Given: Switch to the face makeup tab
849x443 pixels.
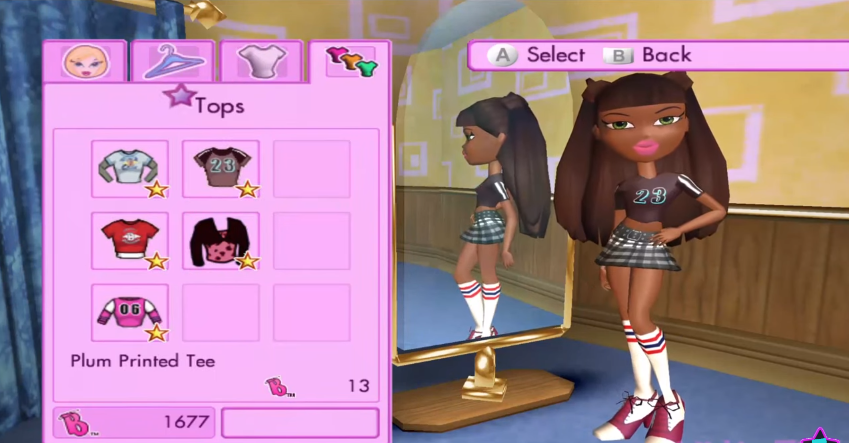Looking at the screenshot, I should pos(83,62).
